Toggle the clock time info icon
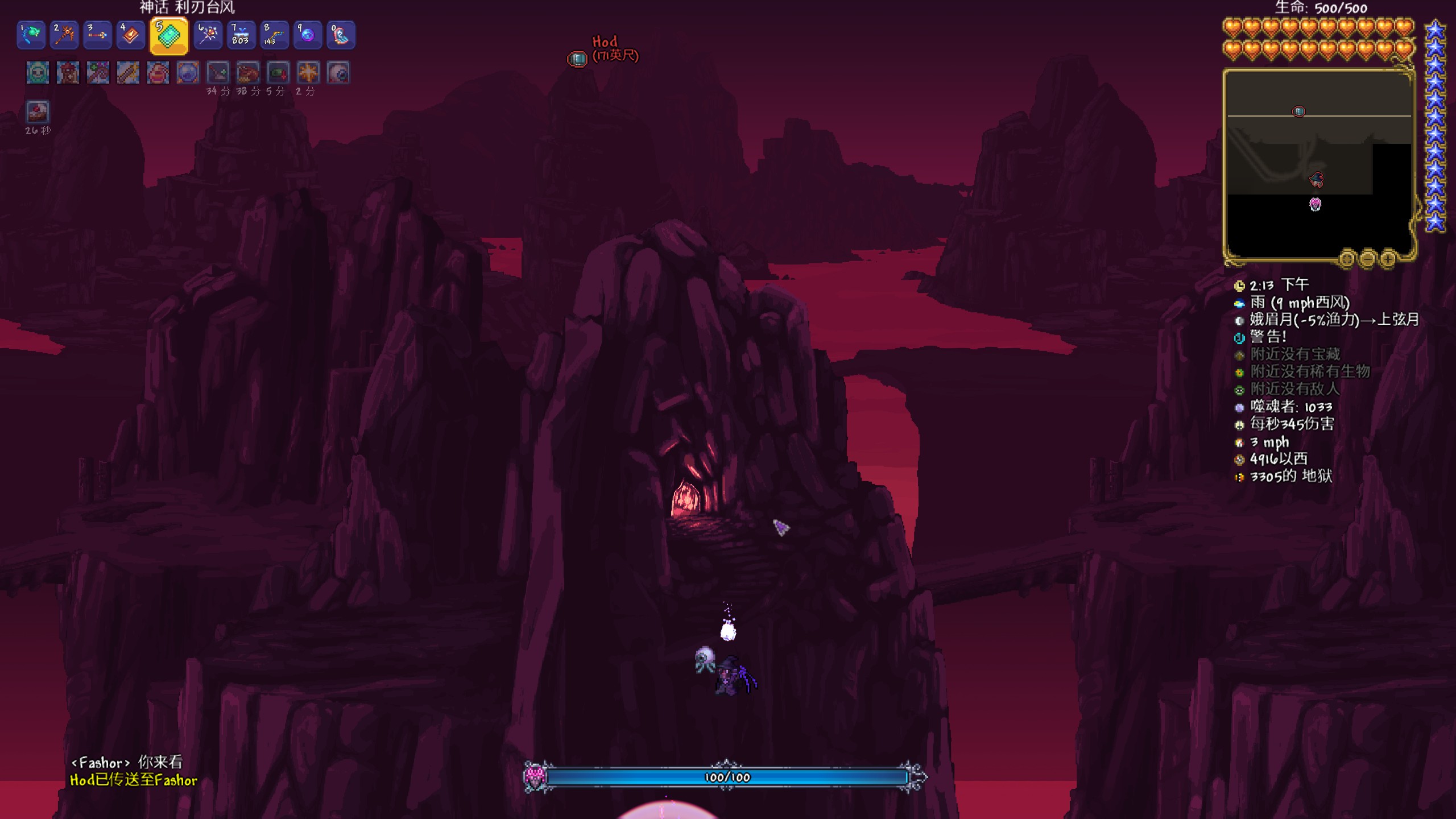 (x=1239, y=286)
